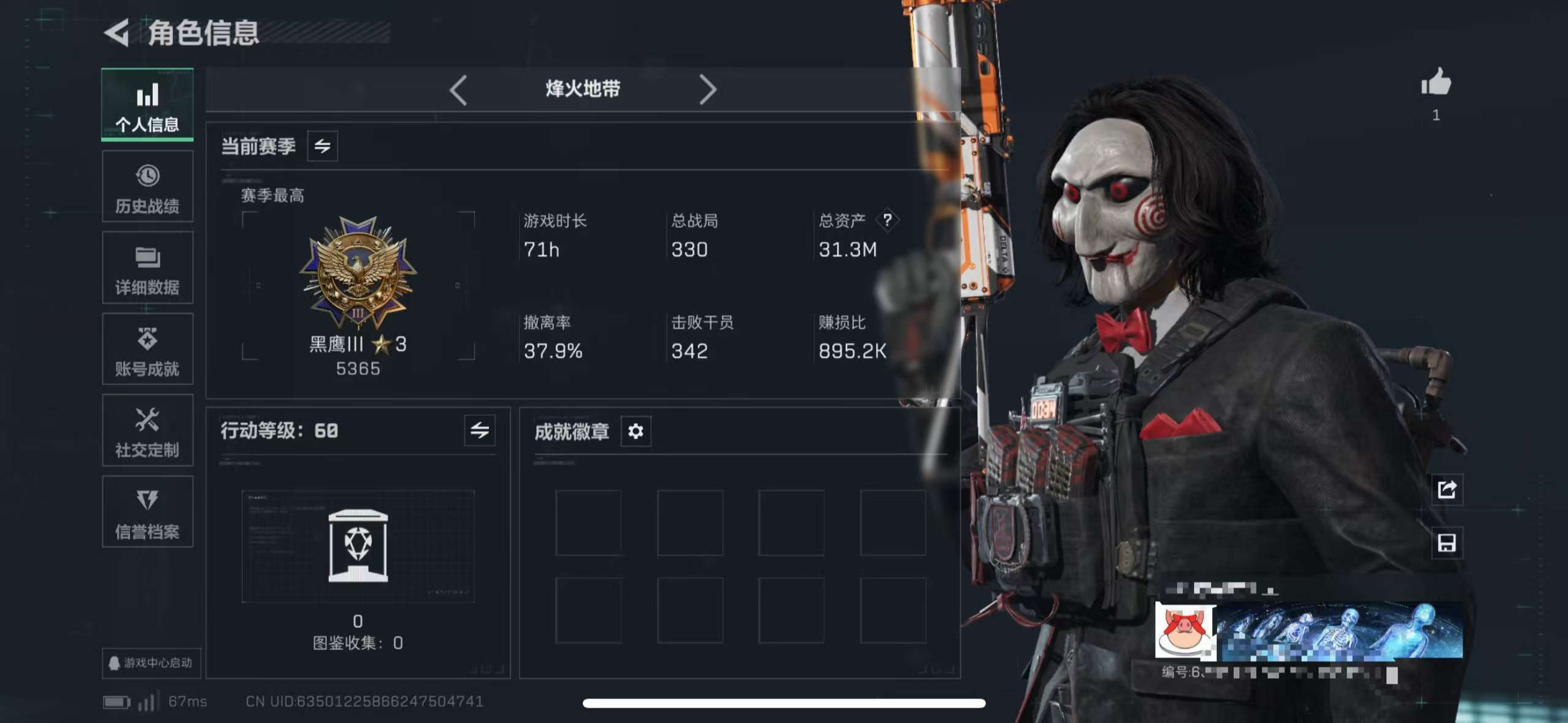The height and width of the screenshot is (723, 1568).
Task: Open the 信誉档案 reputation file
Action: (147, 513)
